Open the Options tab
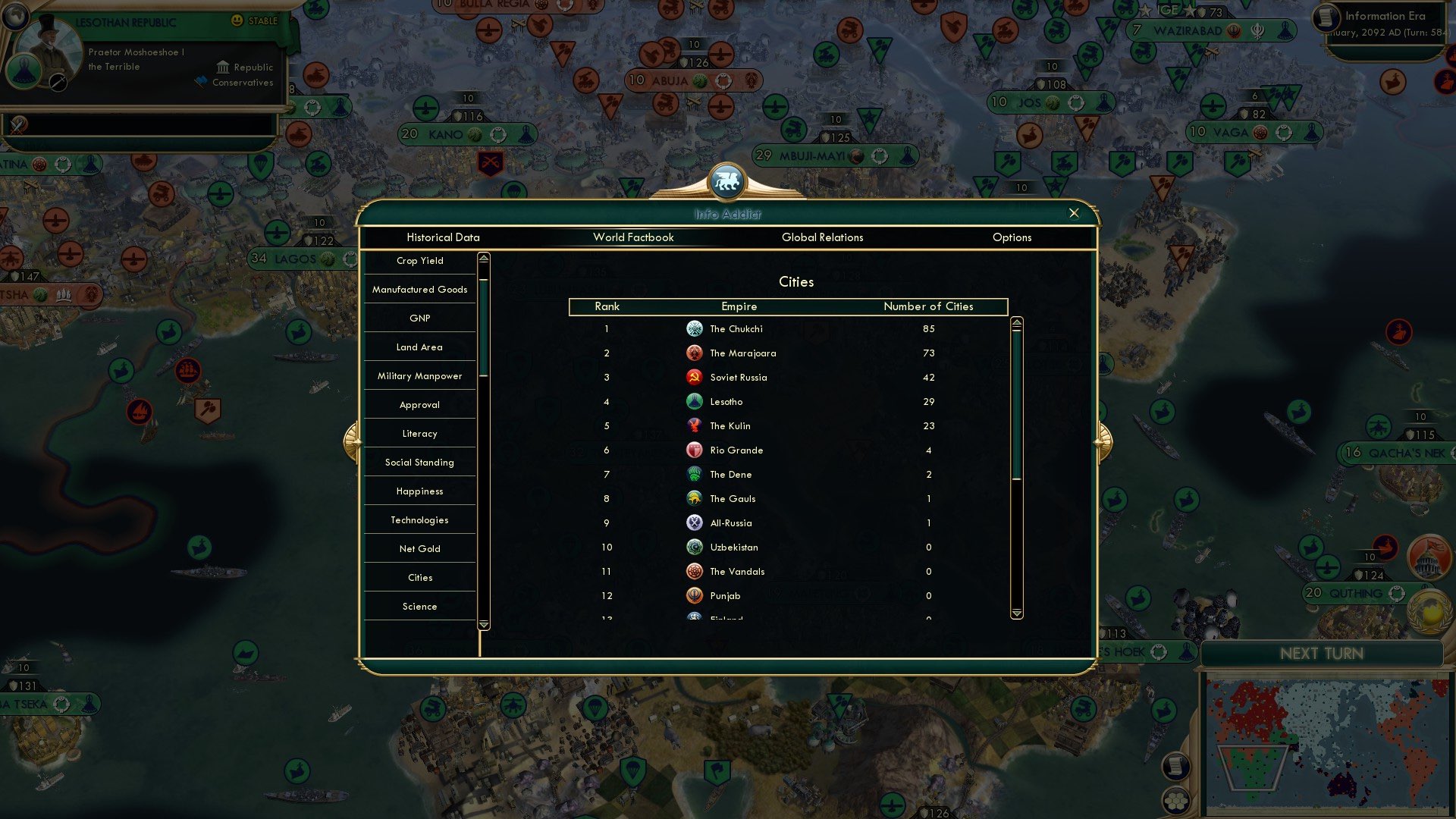This screenshot has height=819, width=1456. pyautogui.click(x=1012, y=237)
